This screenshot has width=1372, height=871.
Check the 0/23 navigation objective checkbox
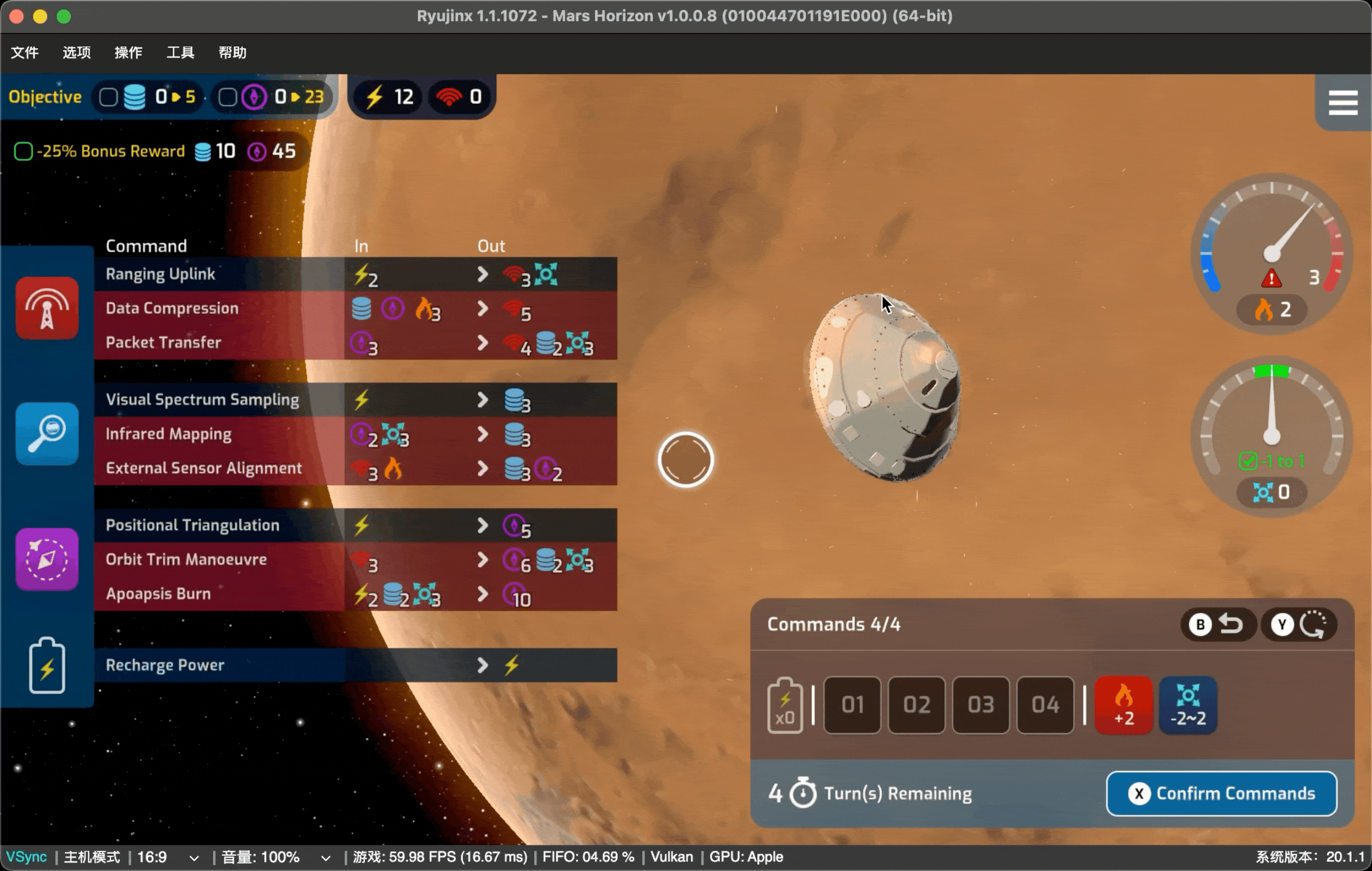227,97
